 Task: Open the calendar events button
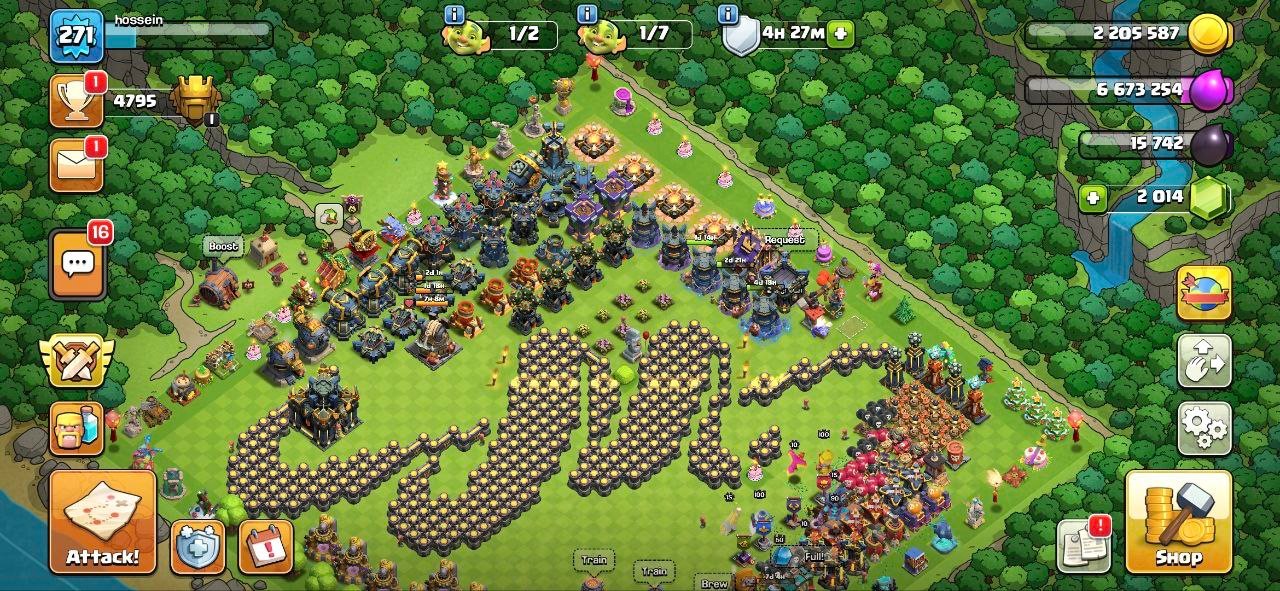pos(265,547)
